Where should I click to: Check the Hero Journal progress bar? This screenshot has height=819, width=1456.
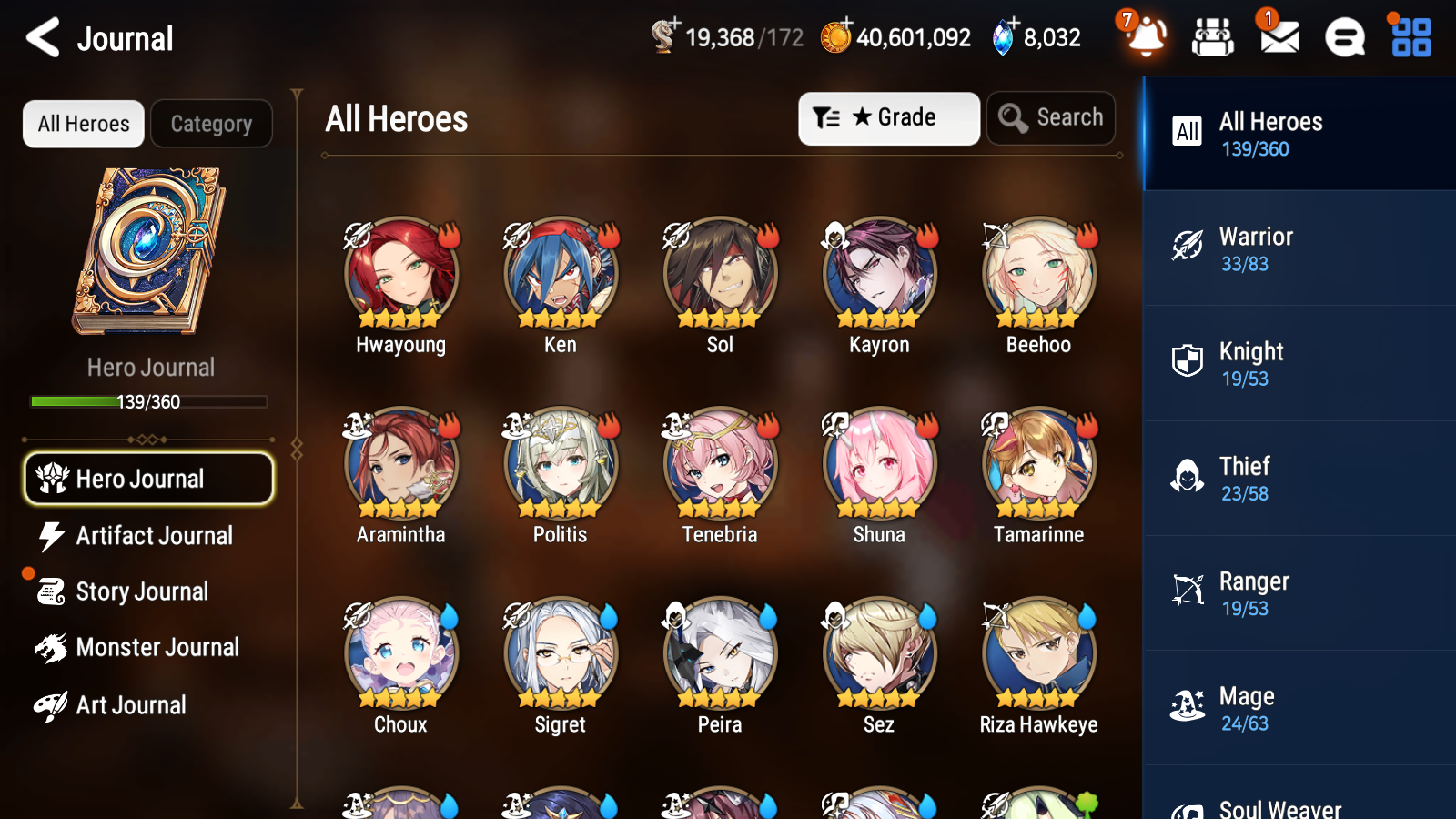[x=148, y=401]
